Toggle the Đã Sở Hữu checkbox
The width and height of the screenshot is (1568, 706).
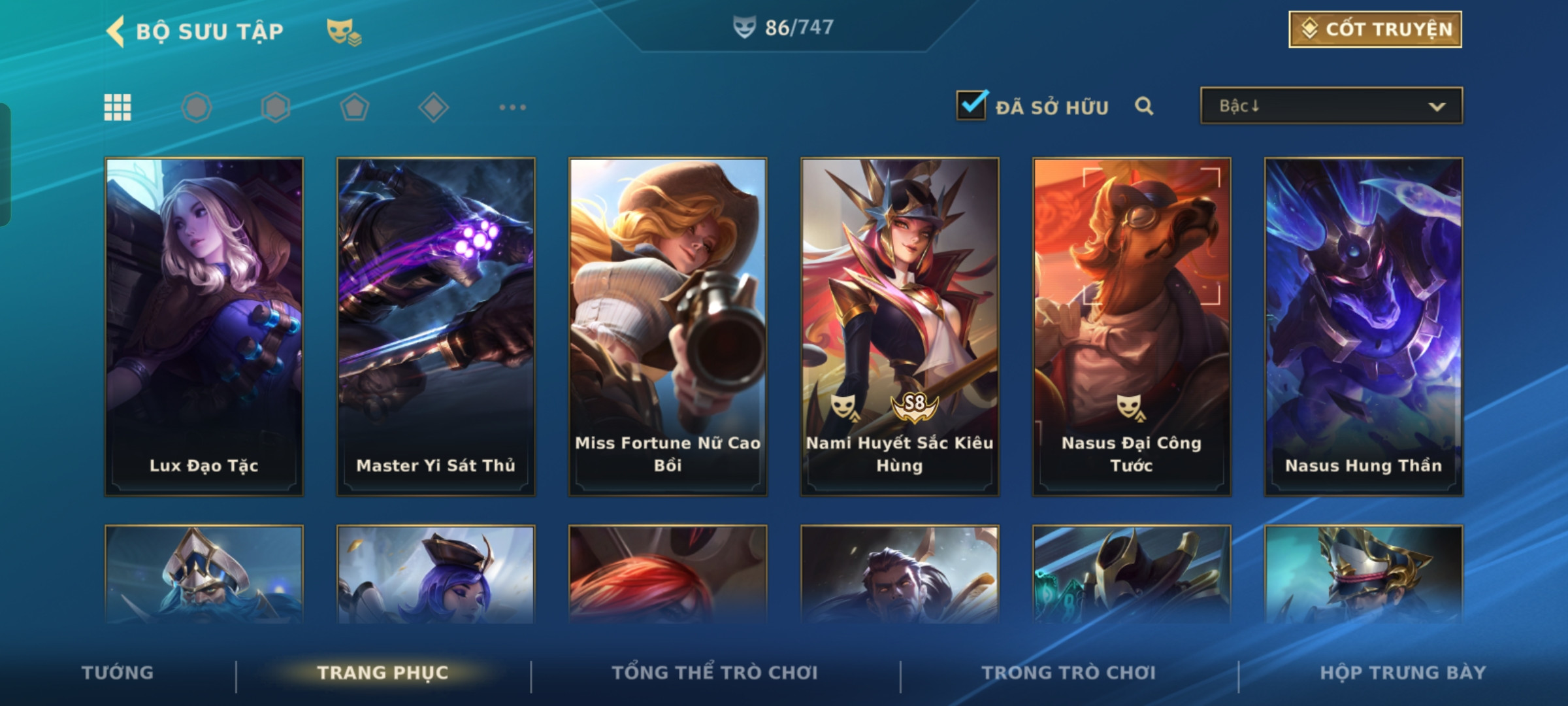pyautogui.click(x=971, y=105)
